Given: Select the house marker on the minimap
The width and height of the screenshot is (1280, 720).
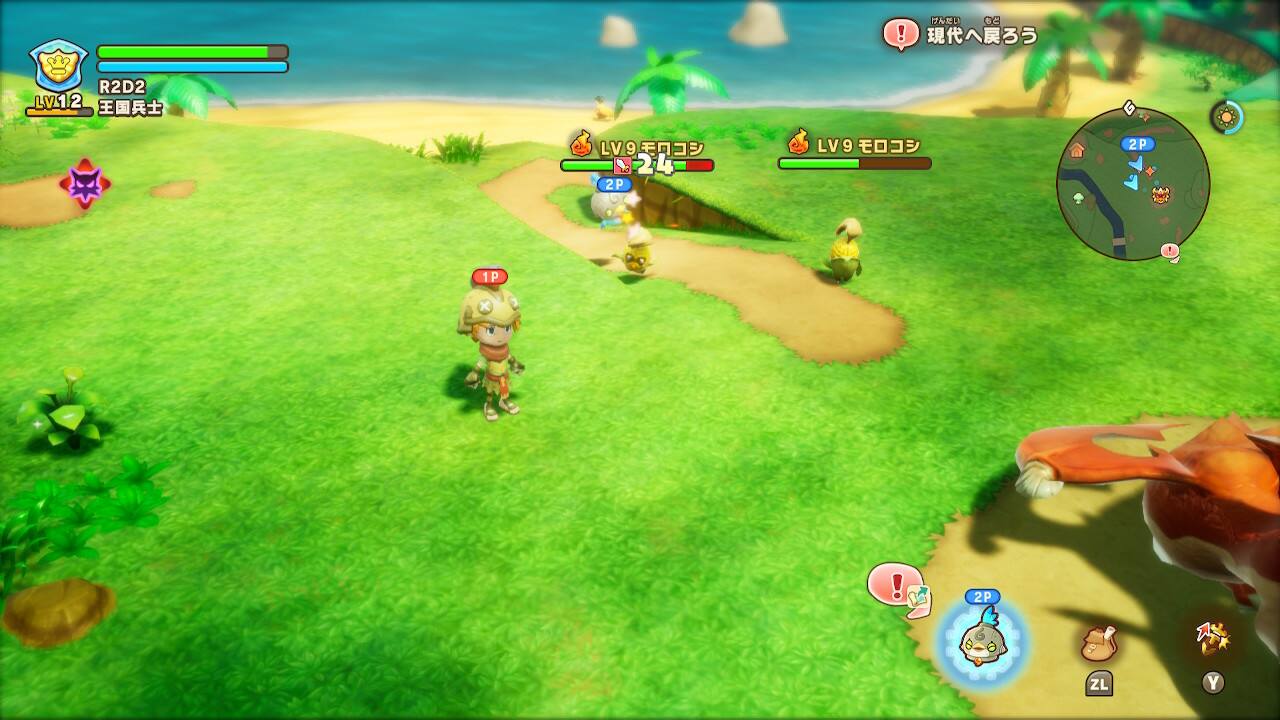Looking at the screenshot, I should click(x=1077, y=150).
